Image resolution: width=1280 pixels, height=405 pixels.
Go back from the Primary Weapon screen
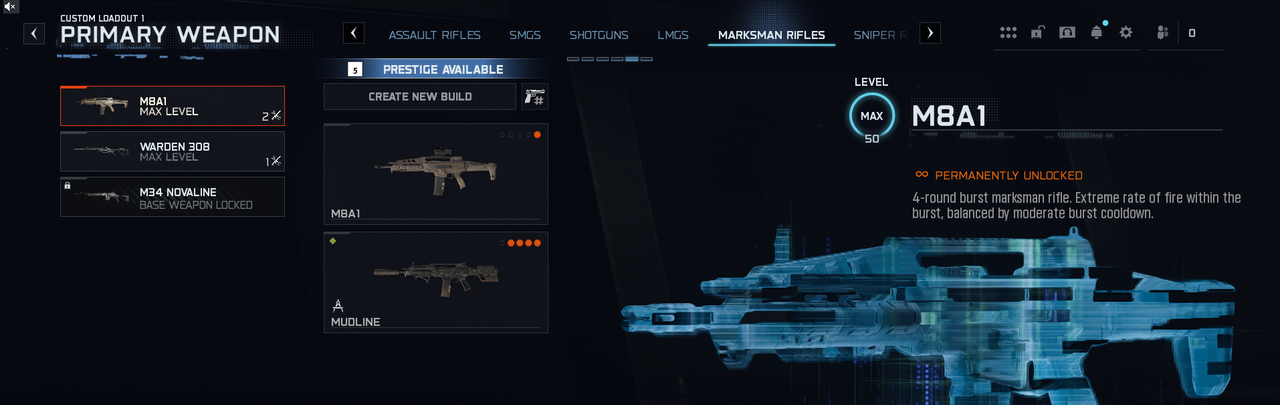[x=35, y=33]
